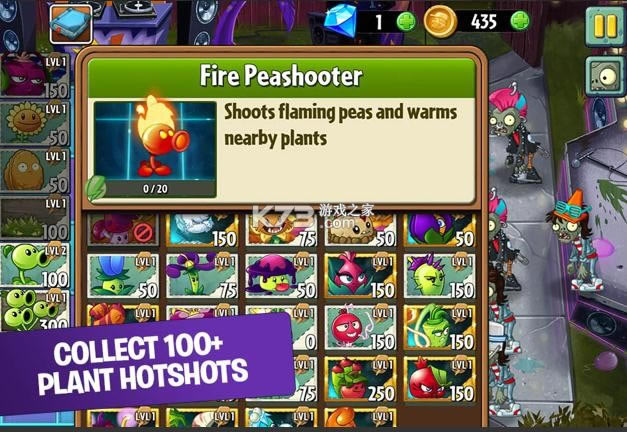The height and width of the screenshot is (432, 627).
Task: Pick the red radish card costing 150
Action: 360,330
